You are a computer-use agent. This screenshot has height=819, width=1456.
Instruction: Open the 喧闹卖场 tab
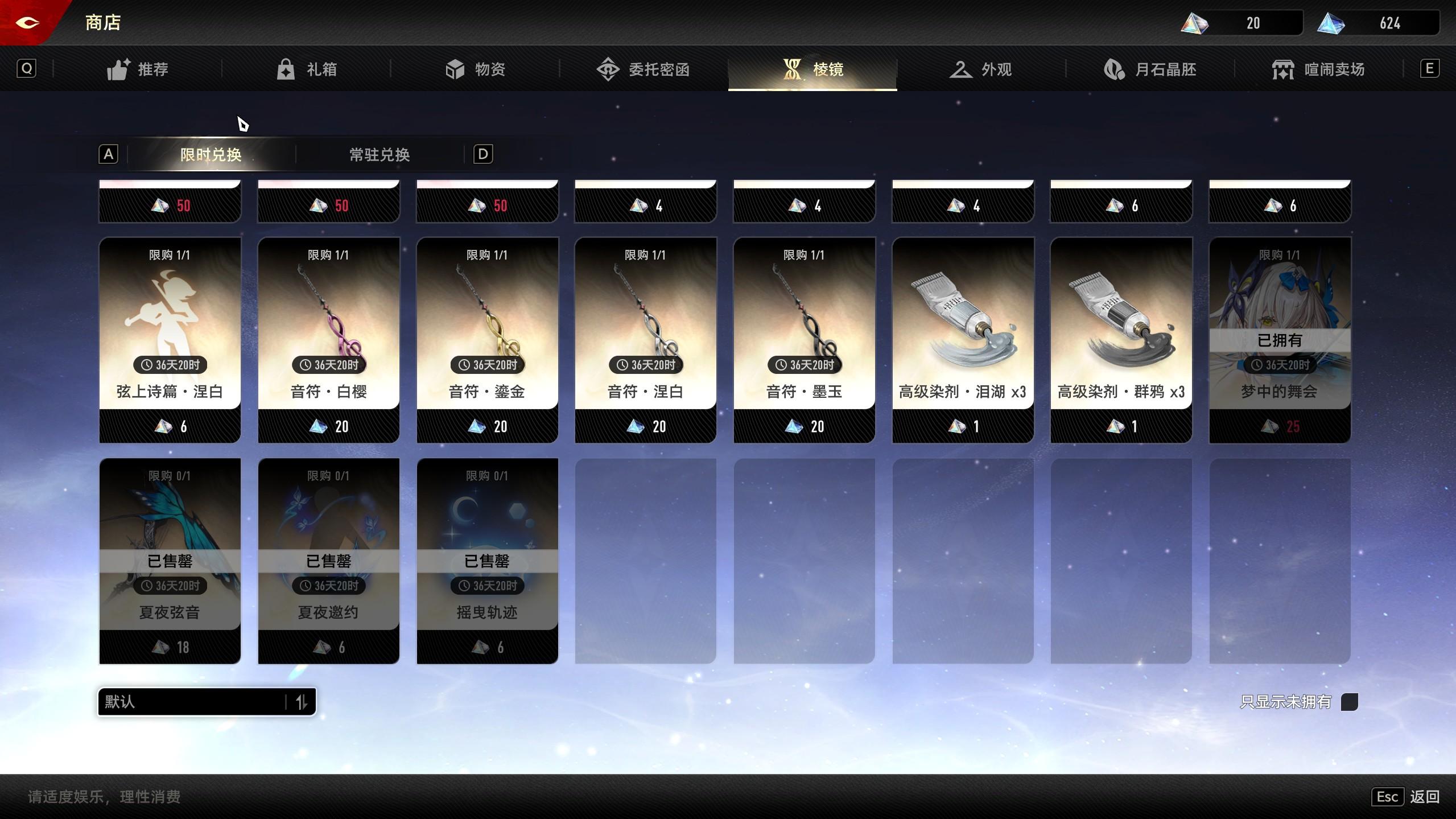[1318, 69]
